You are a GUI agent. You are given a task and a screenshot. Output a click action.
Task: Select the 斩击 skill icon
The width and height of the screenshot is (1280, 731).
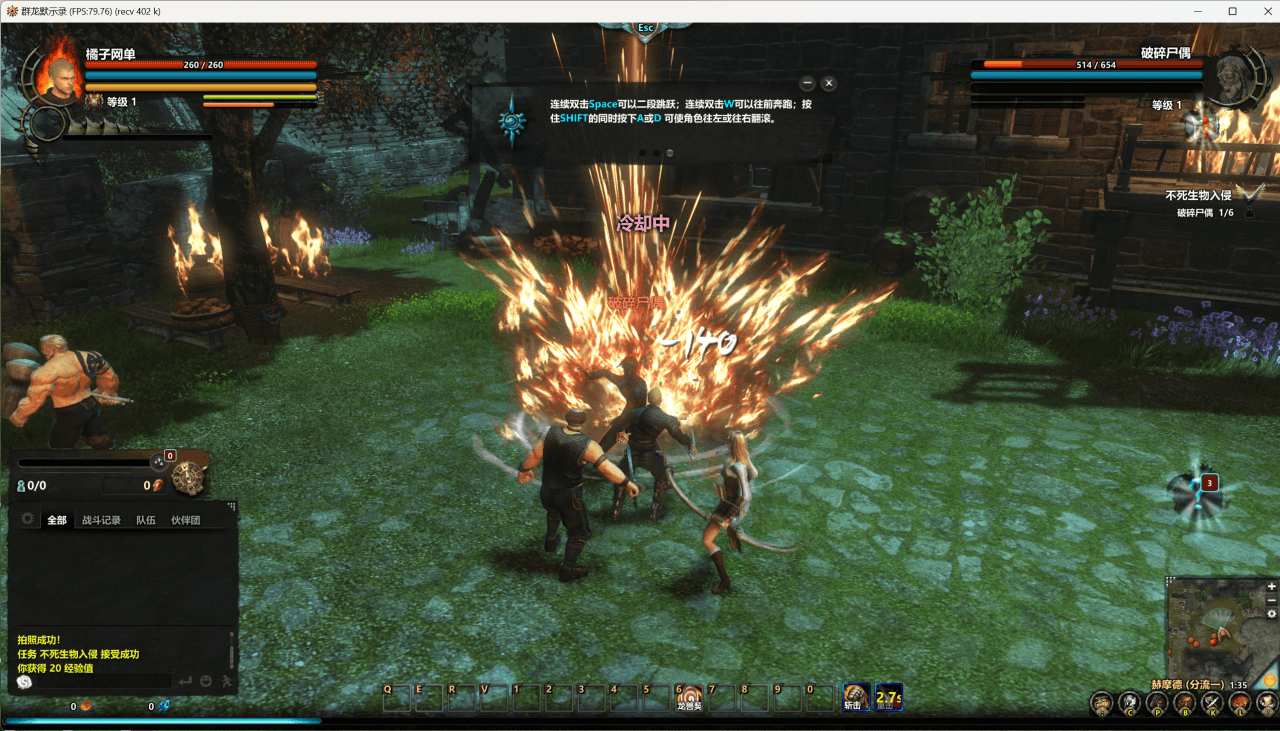point(856,696)
